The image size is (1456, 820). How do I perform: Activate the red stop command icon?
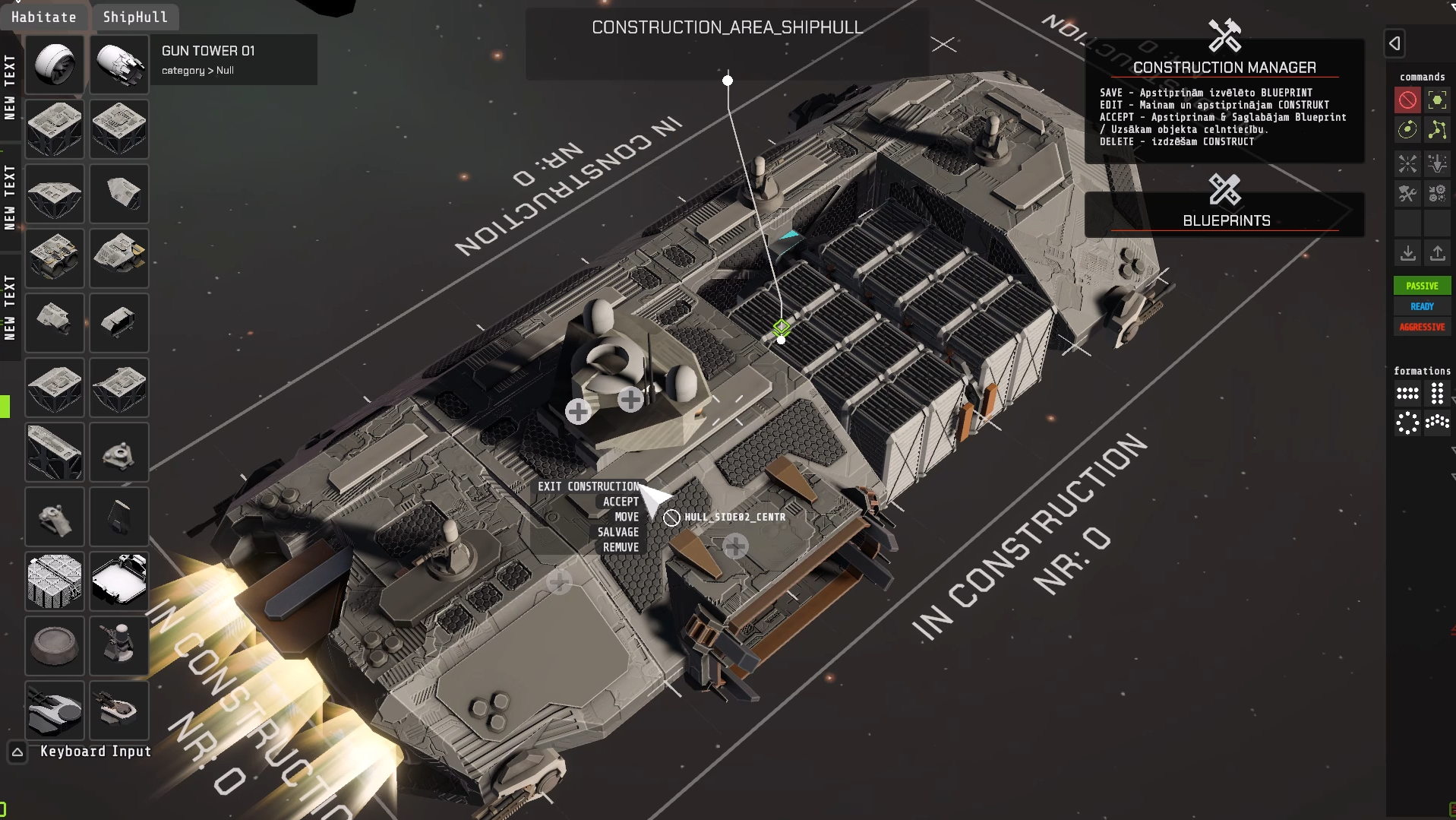1407,100
